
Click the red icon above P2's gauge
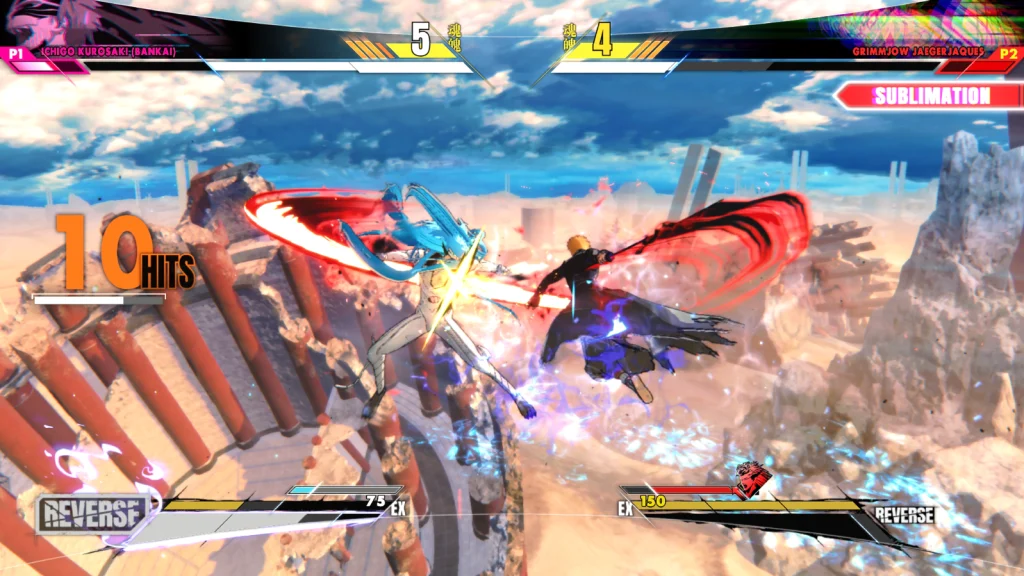[x=749, y=480]
